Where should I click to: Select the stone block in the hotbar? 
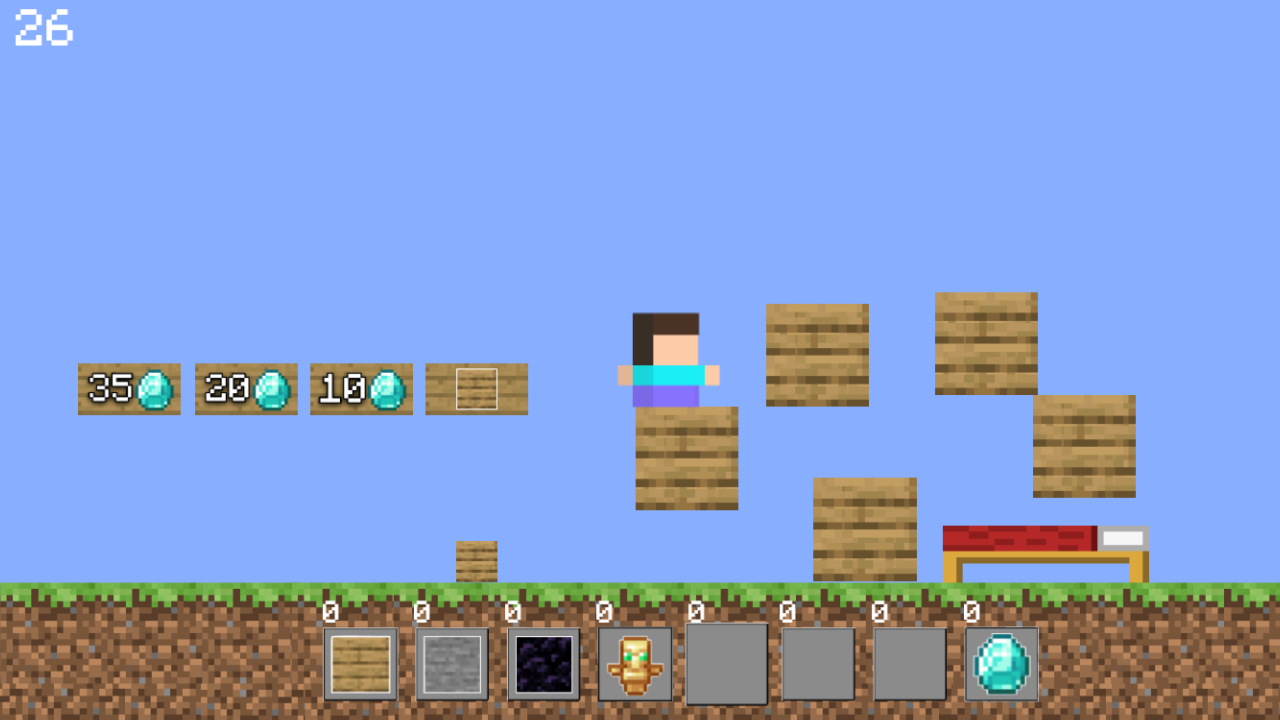(x=453, y=663)
